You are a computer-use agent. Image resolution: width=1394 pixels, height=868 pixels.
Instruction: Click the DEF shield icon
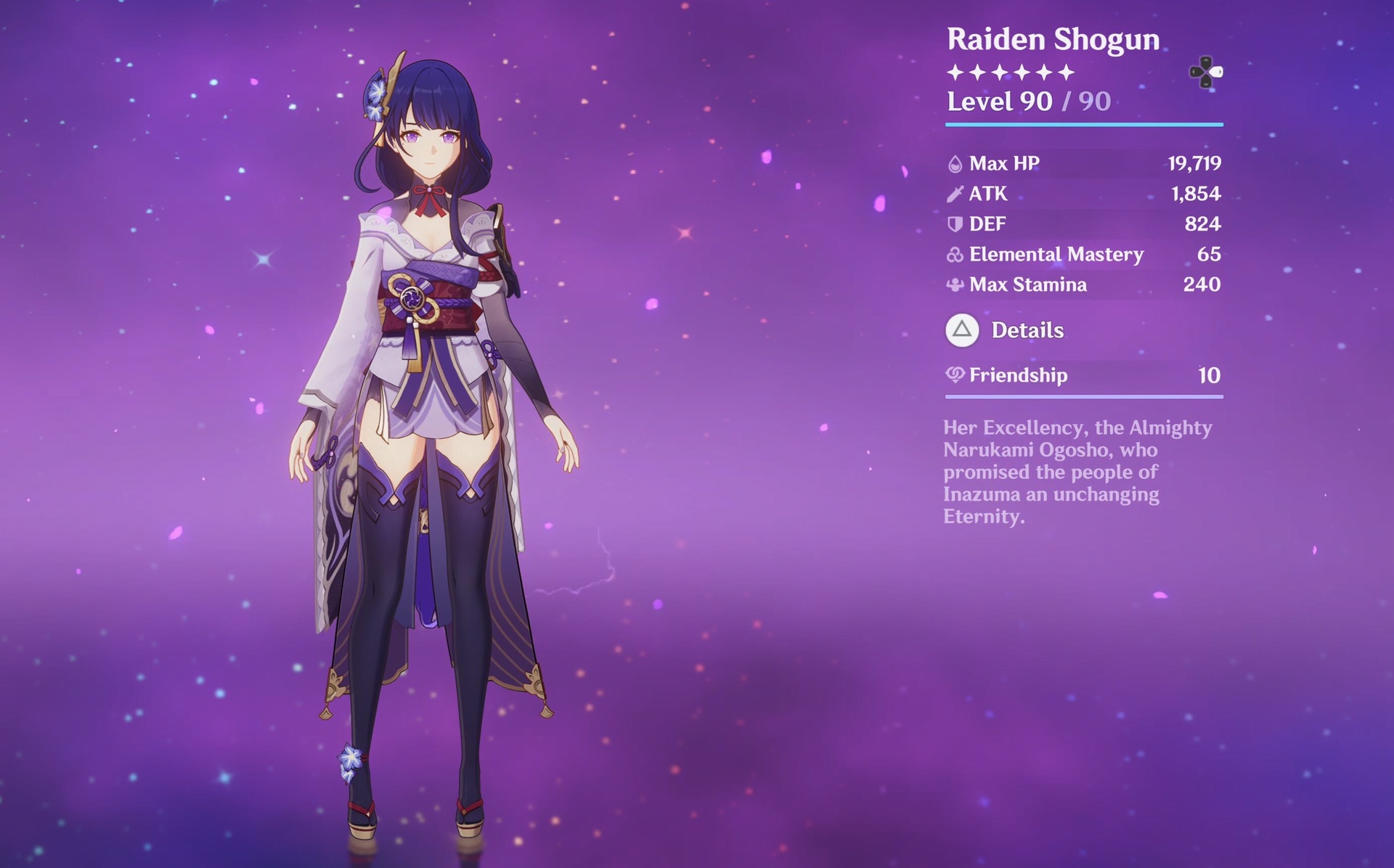955,224
